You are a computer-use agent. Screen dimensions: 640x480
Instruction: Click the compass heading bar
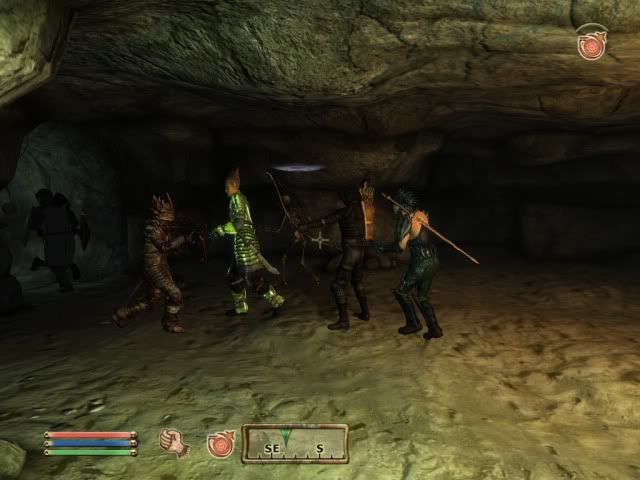[295, 443]
